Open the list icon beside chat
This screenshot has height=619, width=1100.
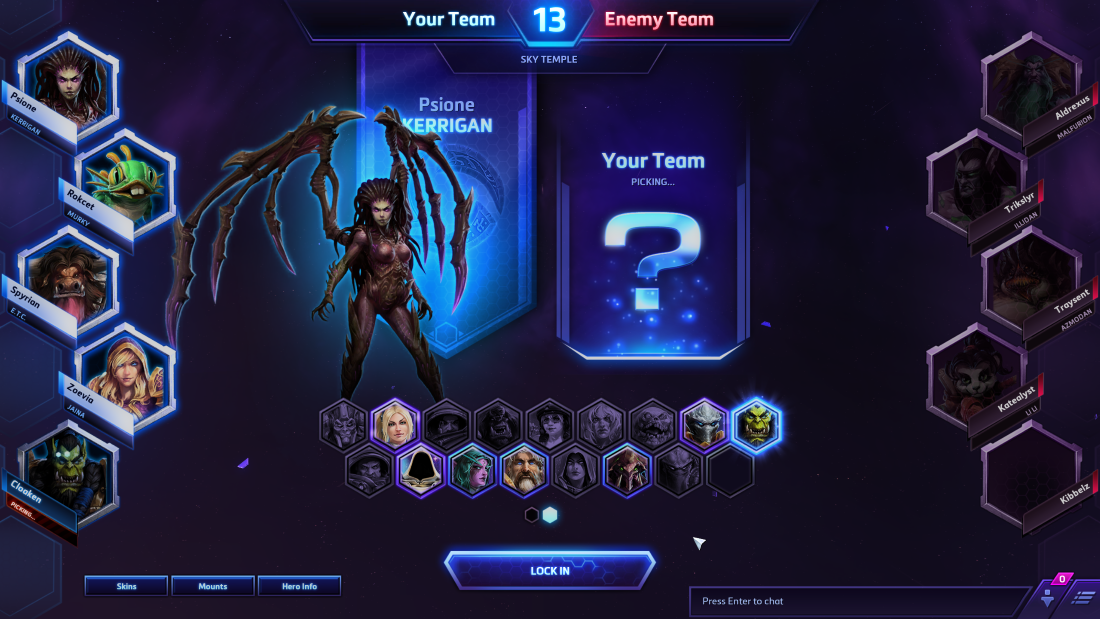point(1083,597)
